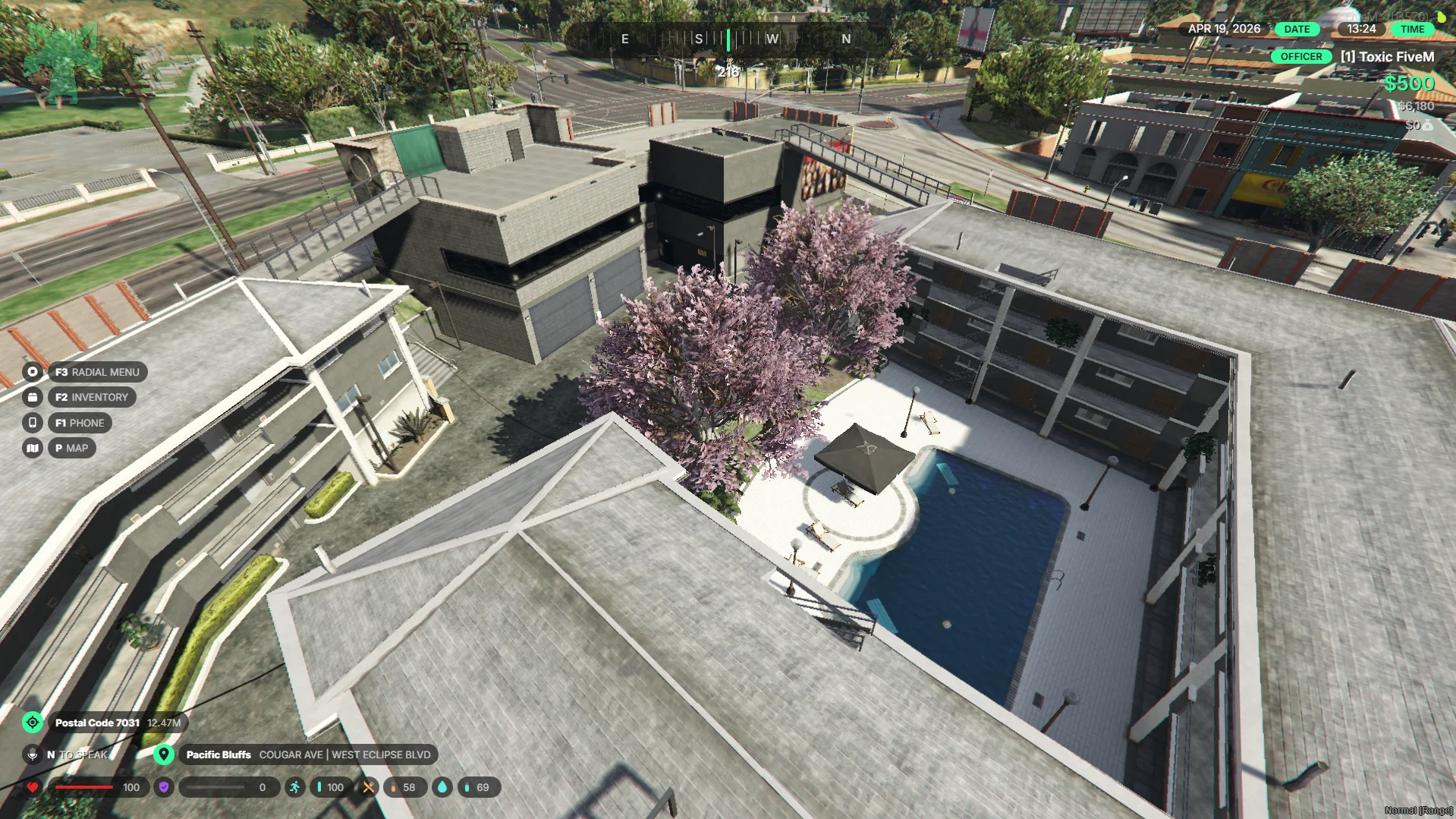Open the Phone shortcut
Viewport: 1456px width, 819px height.
pos(80,423)
